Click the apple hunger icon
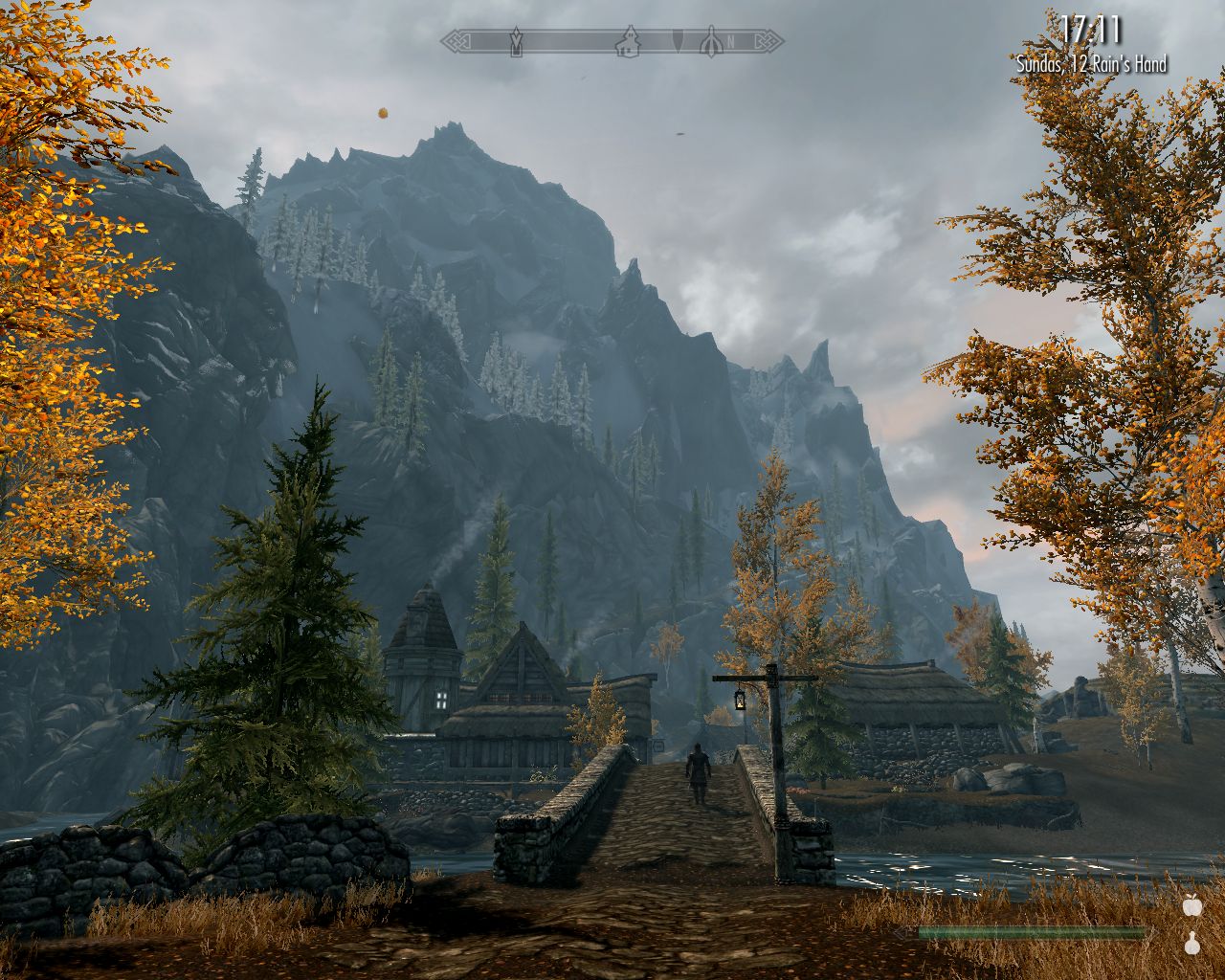Viewport: 1225px width, 980px height. click(1192, 905)
